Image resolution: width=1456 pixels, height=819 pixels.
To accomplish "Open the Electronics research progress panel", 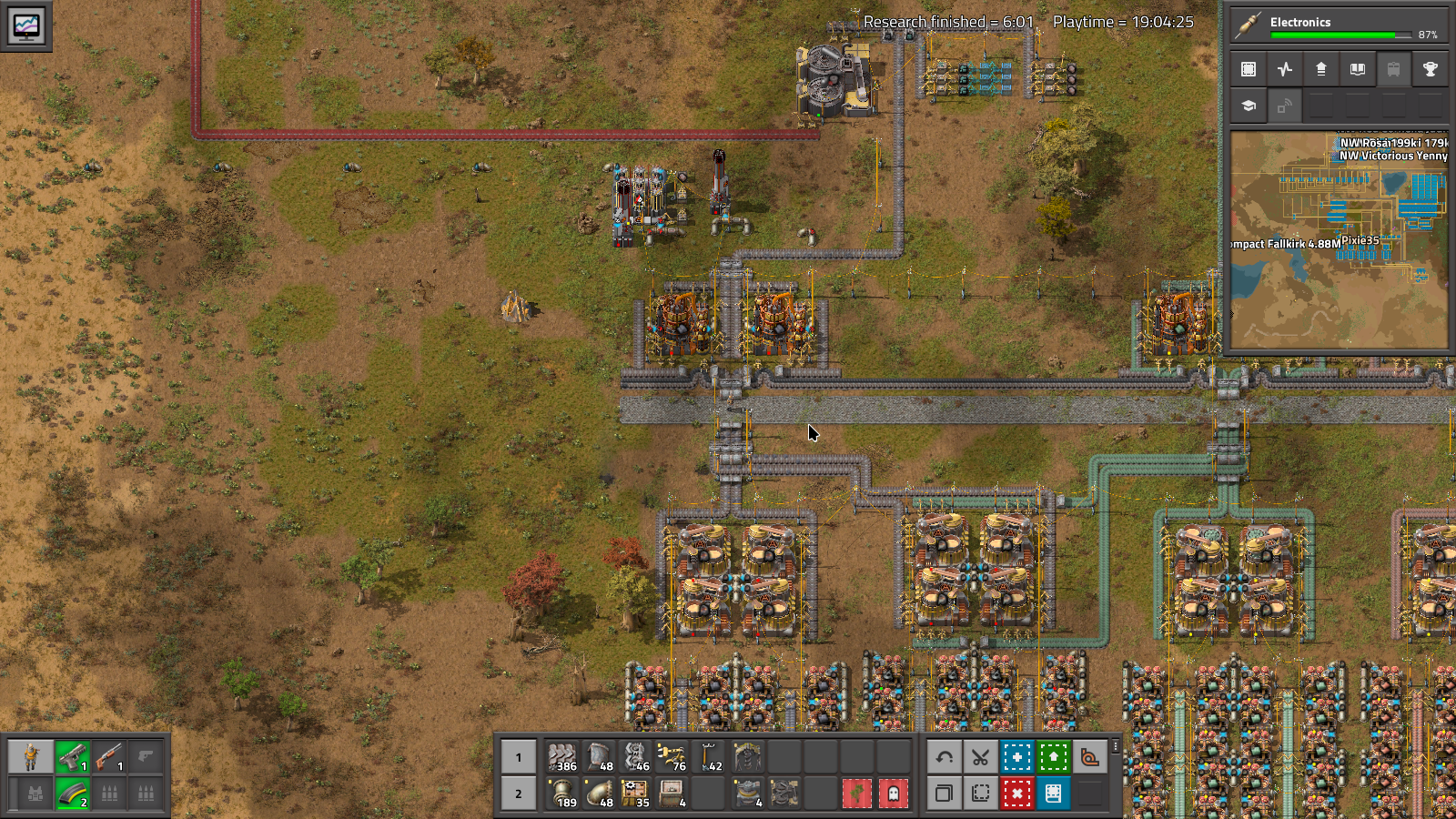I will (1338, 25).
